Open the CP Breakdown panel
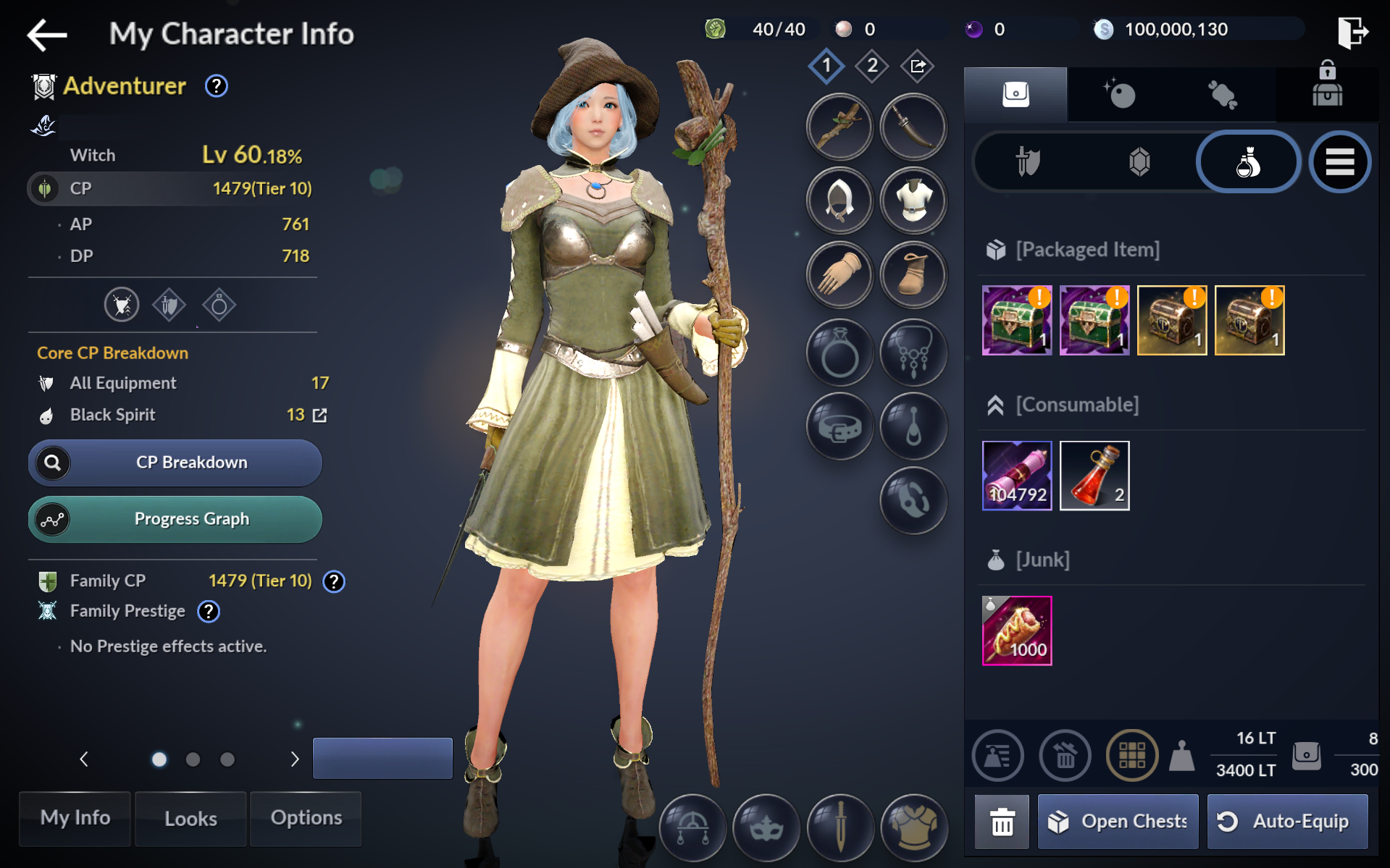 click(x=175, y=463)
